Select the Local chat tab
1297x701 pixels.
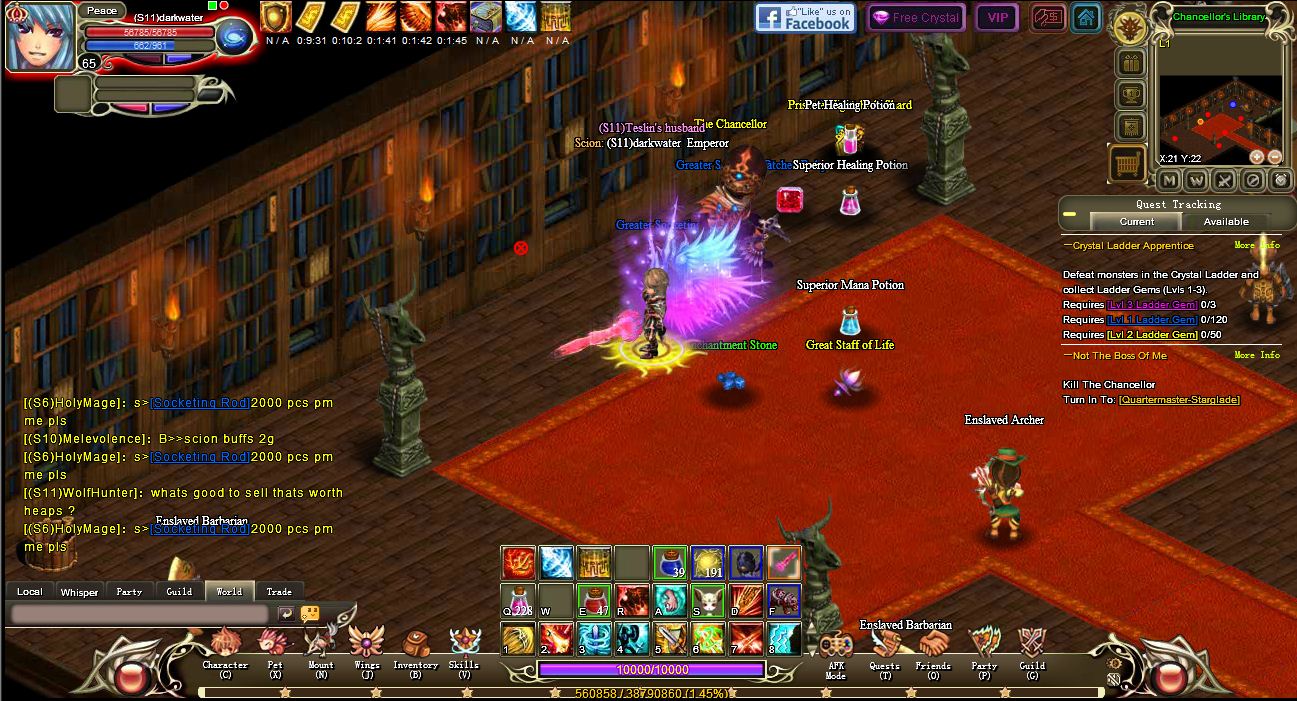click(30, 591)
